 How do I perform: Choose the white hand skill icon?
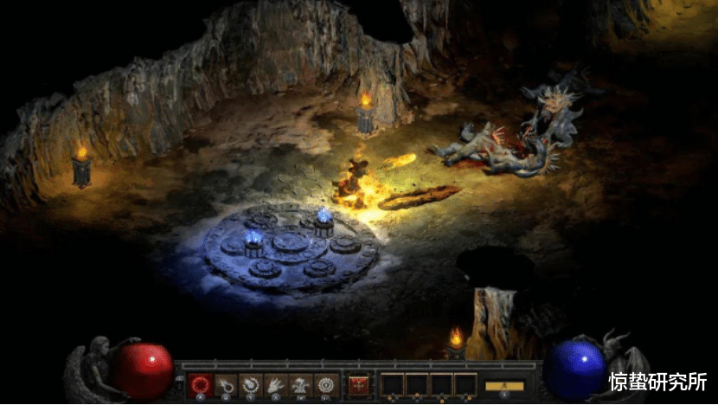pyautogui.click(x=275, y=383)
